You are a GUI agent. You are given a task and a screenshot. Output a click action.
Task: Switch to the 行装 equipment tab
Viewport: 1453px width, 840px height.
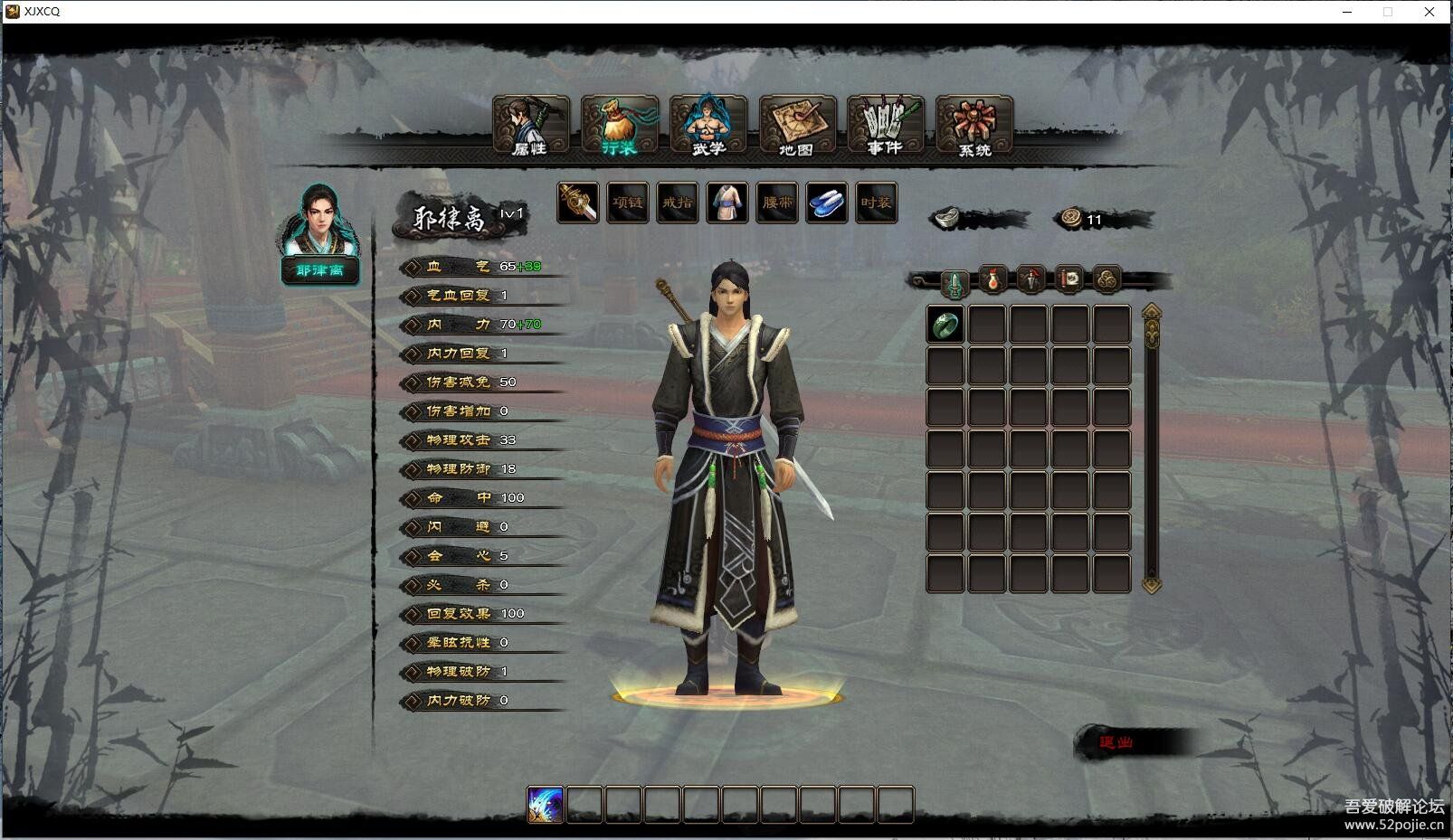[619, 126]
